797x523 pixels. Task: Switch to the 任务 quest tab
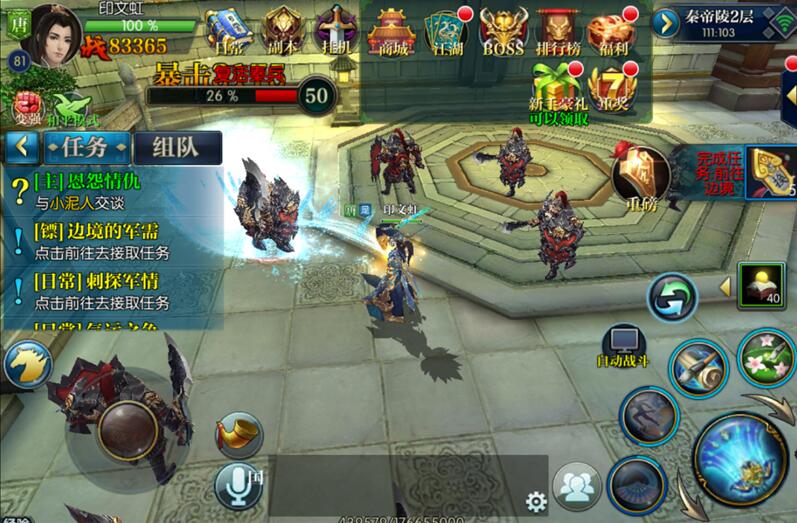point(85,147)
